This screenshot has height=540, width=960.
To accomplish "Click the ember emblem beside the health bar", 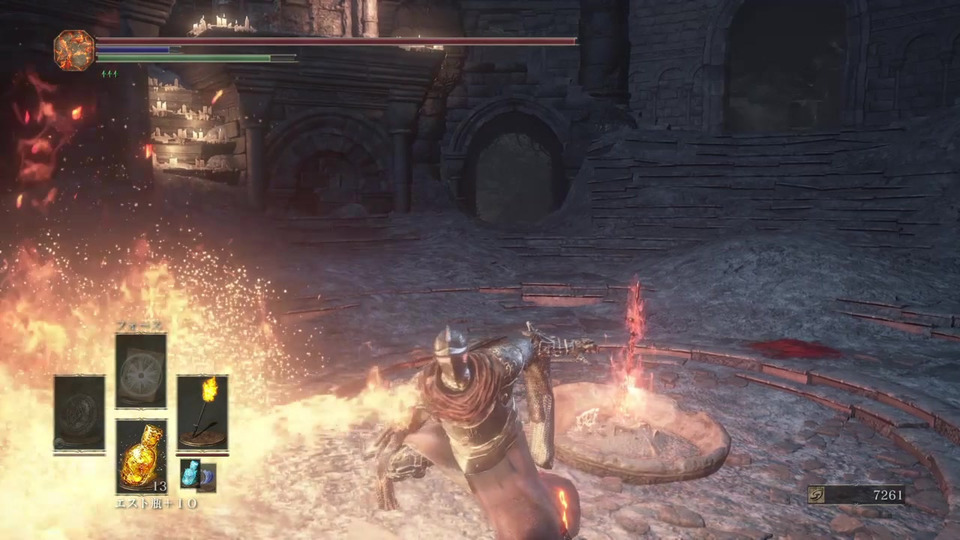I will pyautogui.click(x=74, y=49).
